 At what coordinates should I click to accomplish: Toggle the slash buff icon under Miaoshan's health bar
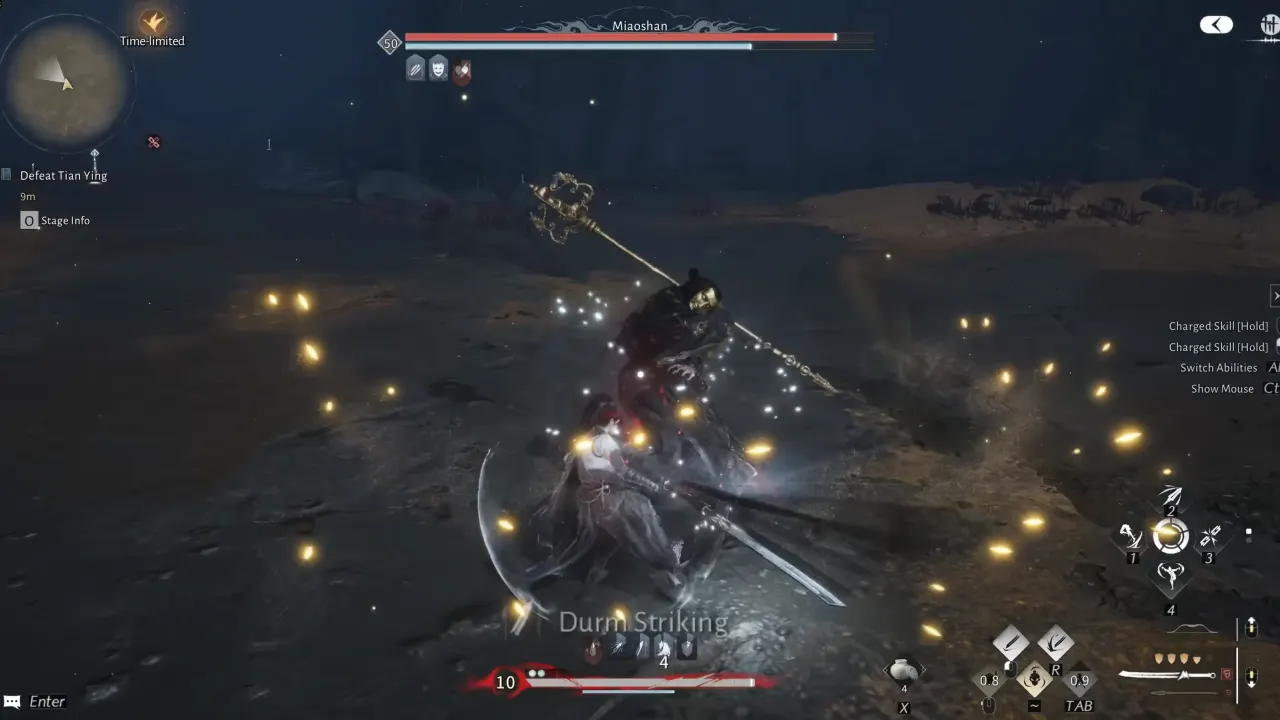(416, 68)
